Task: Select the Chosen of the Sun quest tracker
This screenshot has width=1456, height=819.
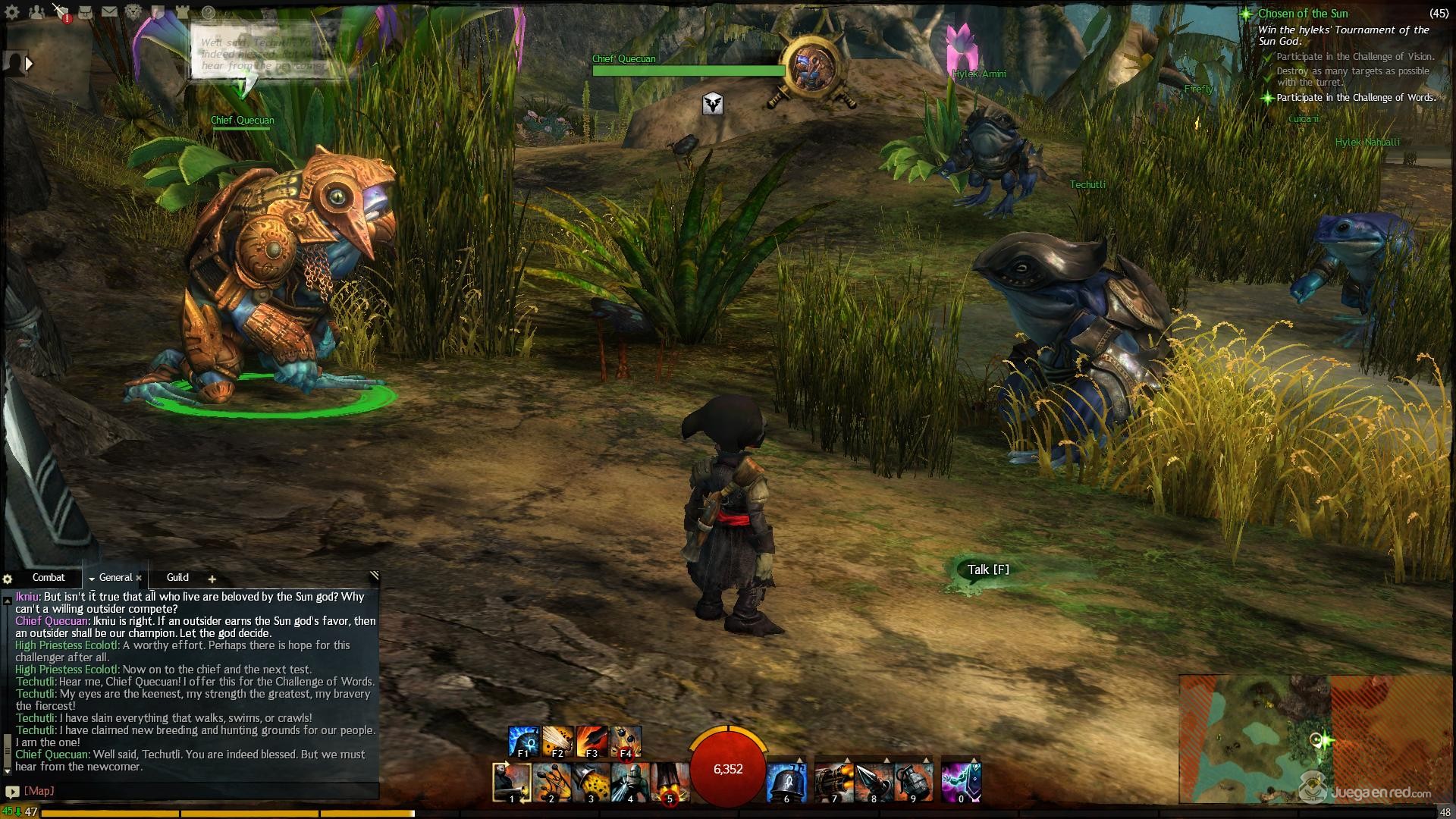Action: tap(1303, 14)
